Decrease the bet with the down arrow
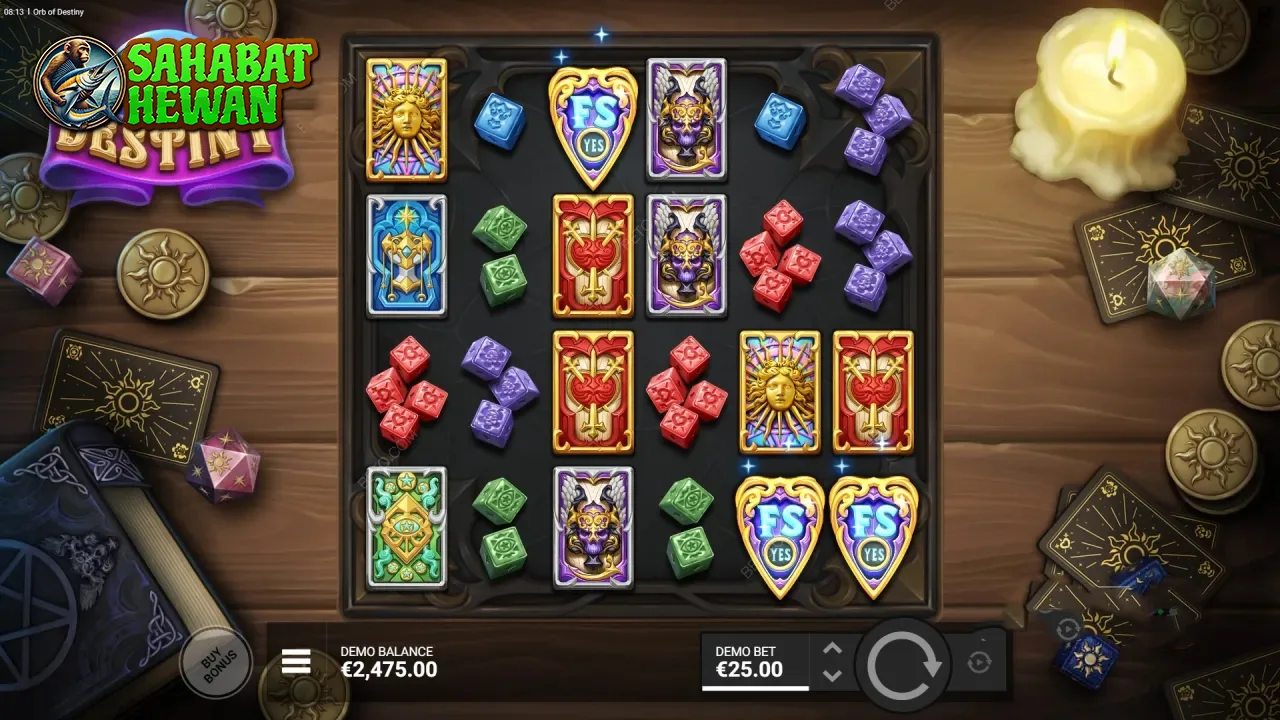 pos(830,673)
